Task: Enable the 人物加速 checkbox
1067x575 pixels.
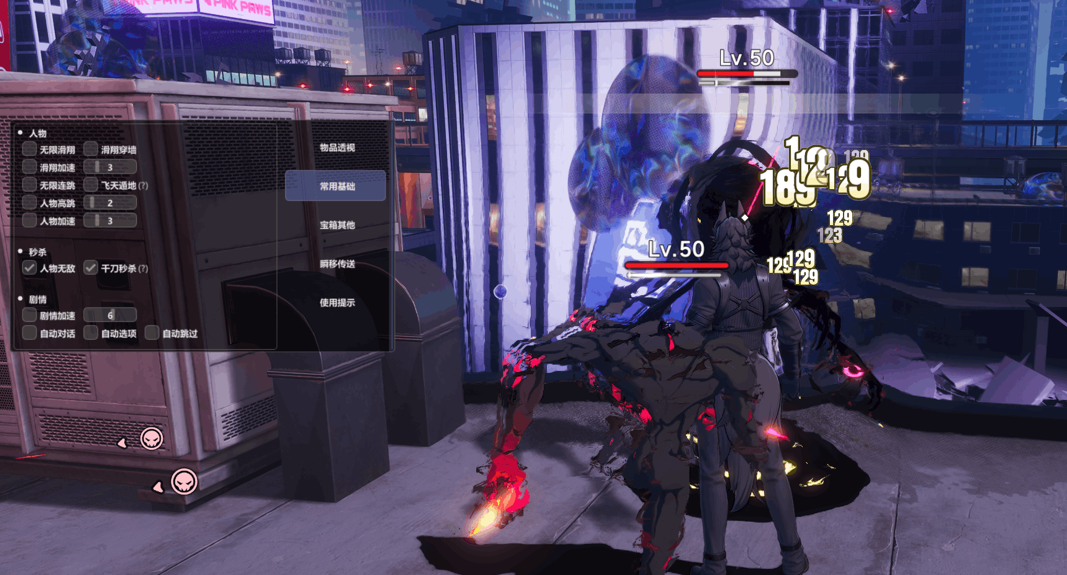Action: click(30, 221)
